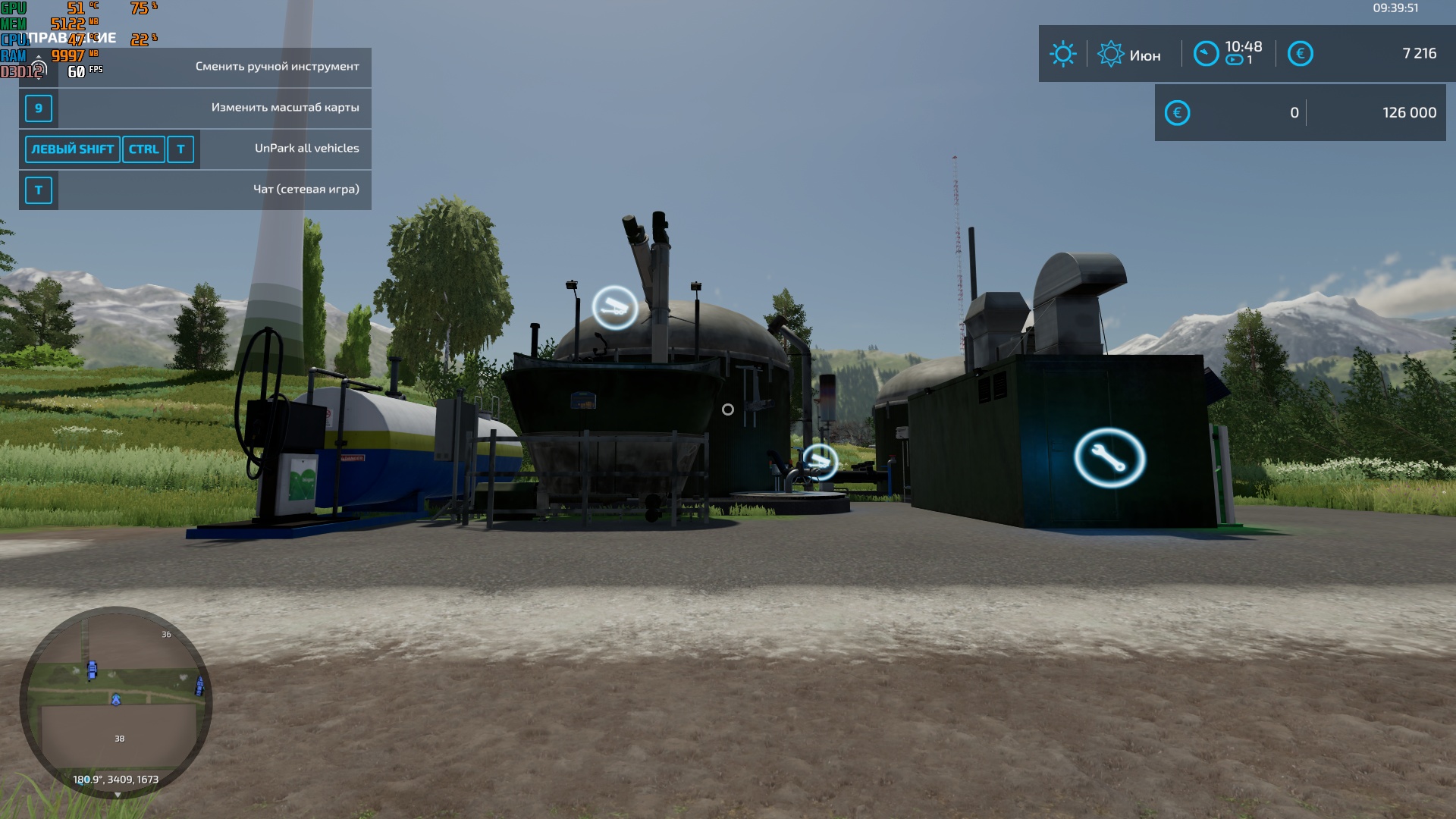Click the euro currency icon beside 7 216
This screenshot has height=819, width=1456.
[1302, 54]
